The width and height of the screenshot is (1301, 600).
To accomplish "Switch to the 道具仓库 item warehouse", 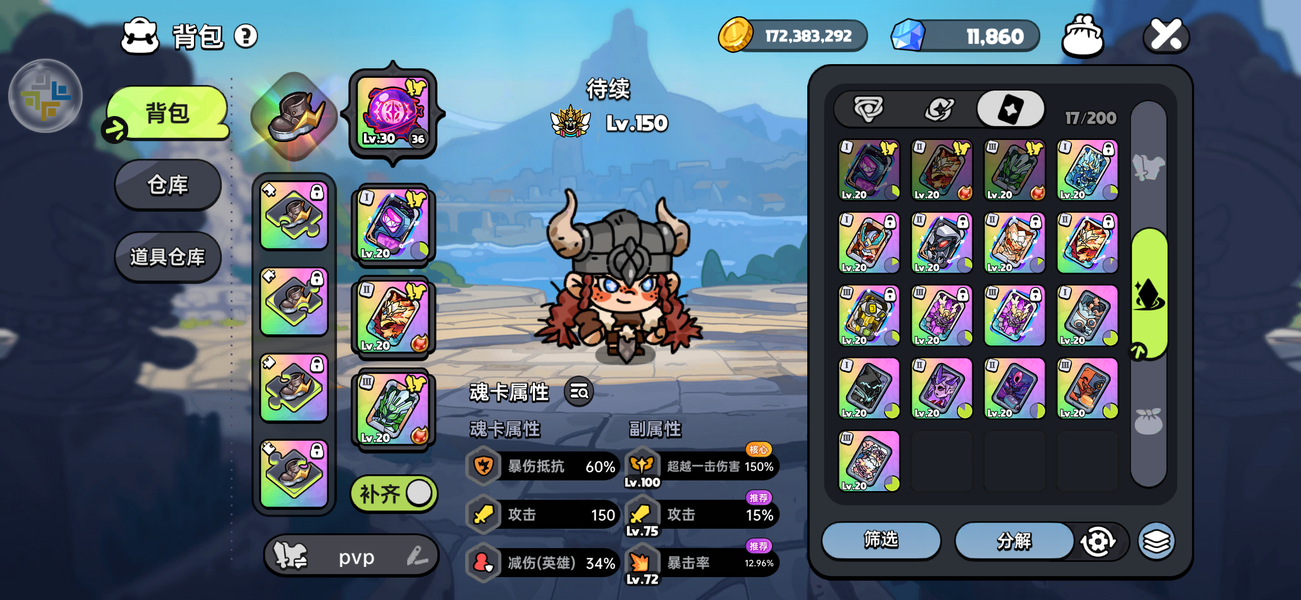I will 168,257.
